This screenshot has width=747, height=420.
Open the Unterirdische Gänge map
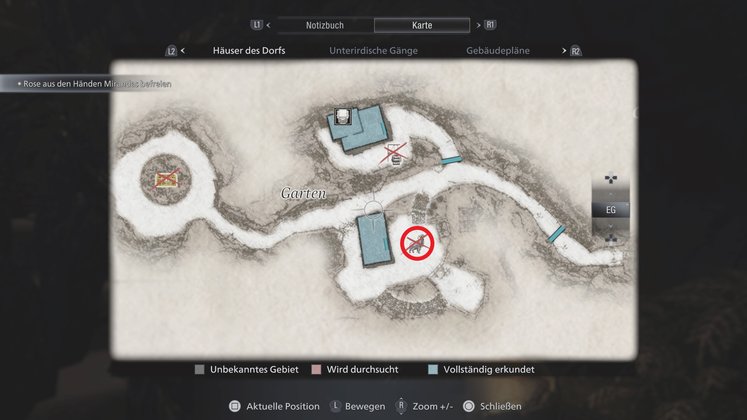coord(373,50)
